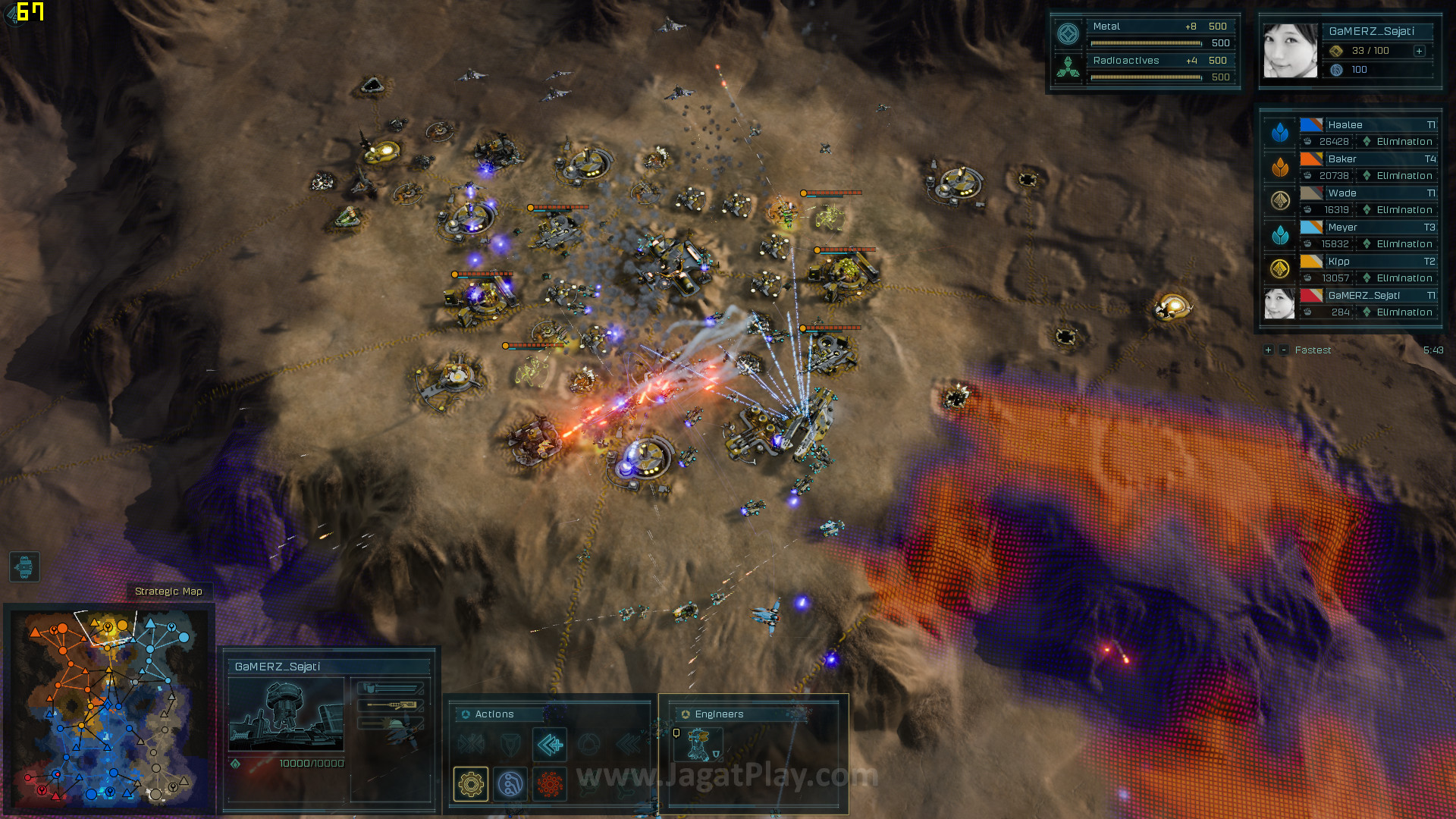
Task: Open the Strategic Map tab
Action: point(168,591)
